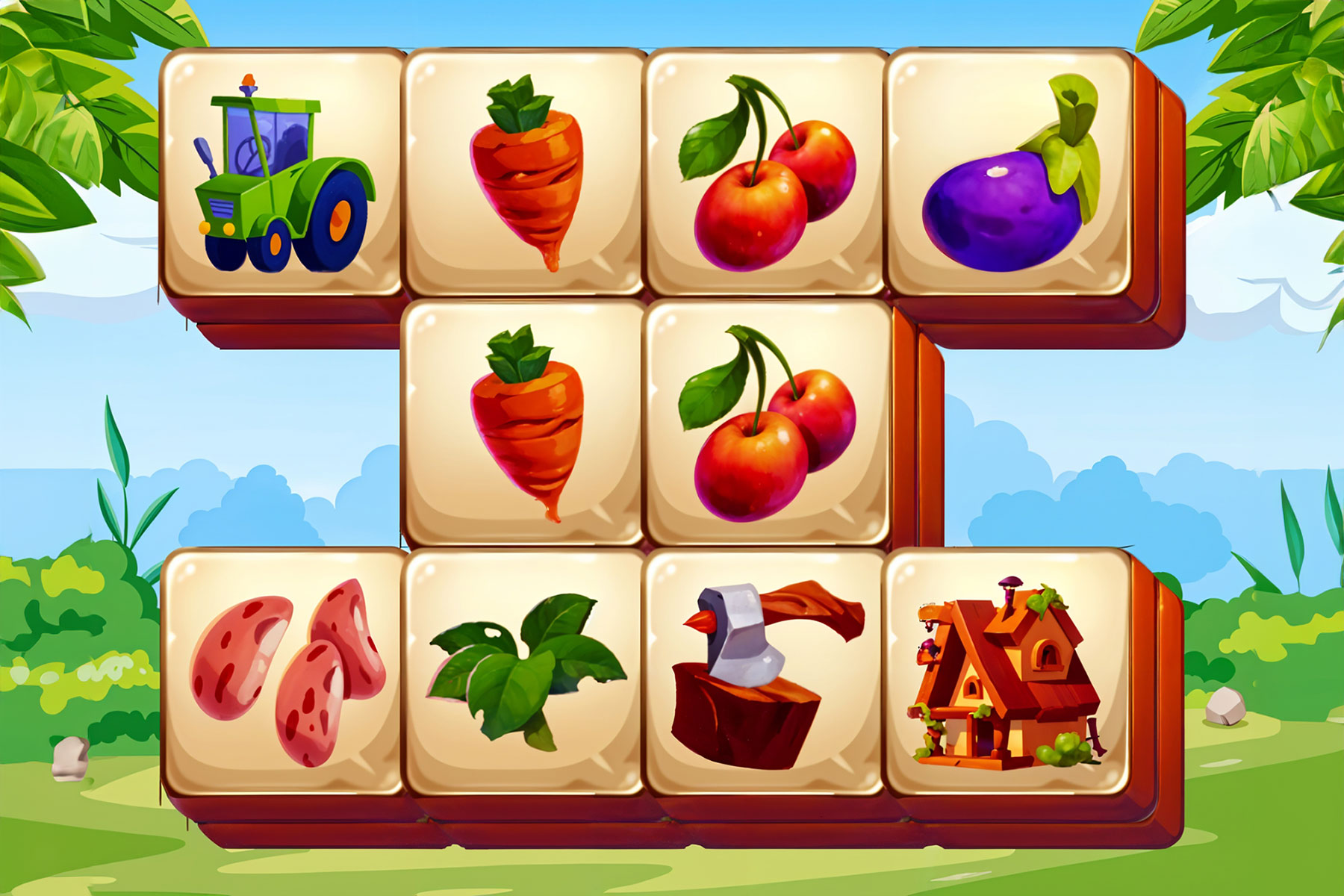Image resolution: width=1344 pixels, height=896 pixels.
Task: Click the small stone near bottom right
Action: point(1225,706)
